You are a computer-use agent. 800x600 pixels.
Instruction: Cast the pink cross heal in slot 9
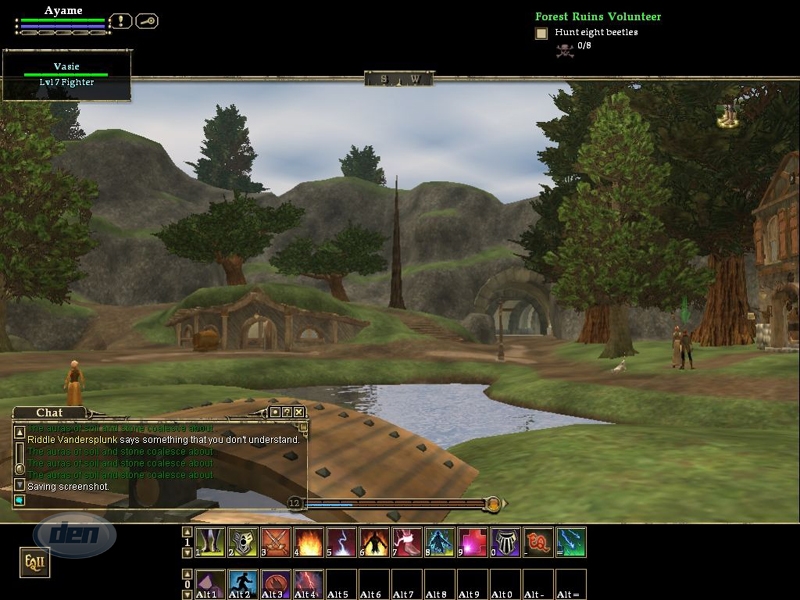pos(473,542)
